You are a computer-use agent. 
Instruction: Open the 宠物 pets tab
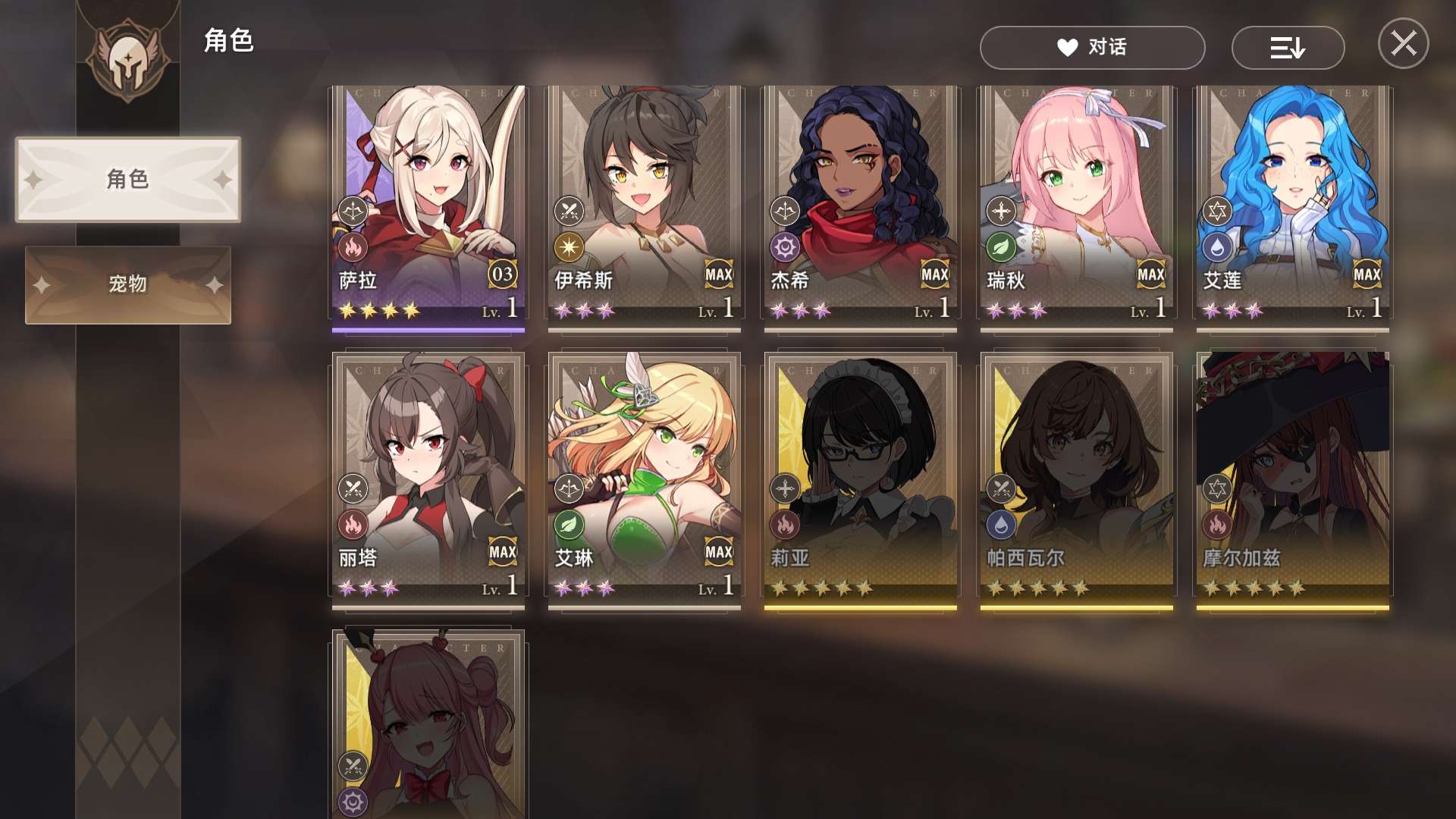pos(127,284)
